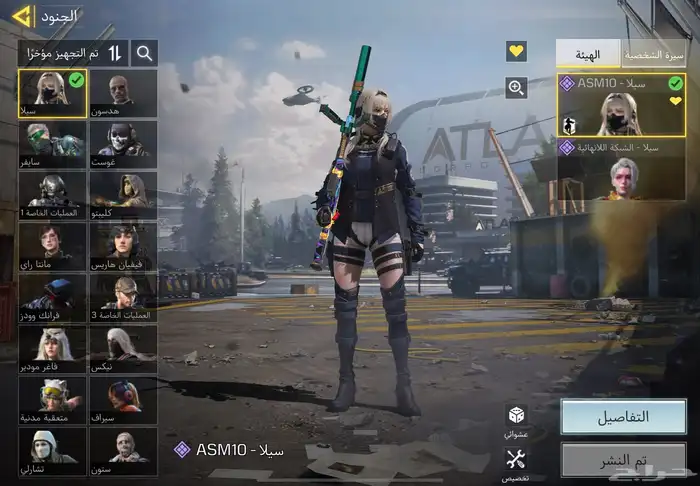Choose the Stone operator tile
This screenshot has height=486, width=700.
click(122, 452)
